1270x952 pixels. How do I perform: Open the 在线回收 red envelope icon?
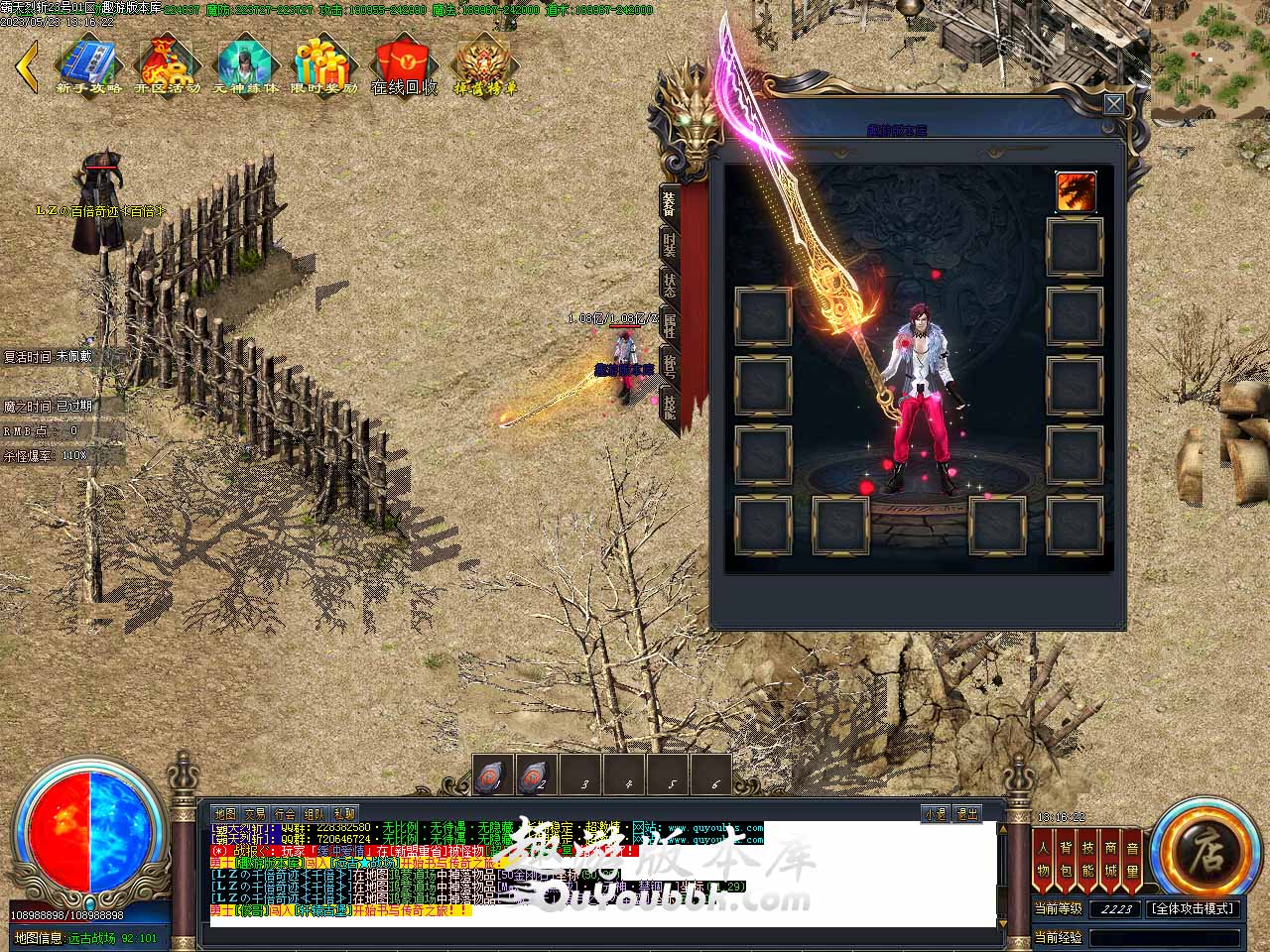pyautogui.click(x=404, y=65)
